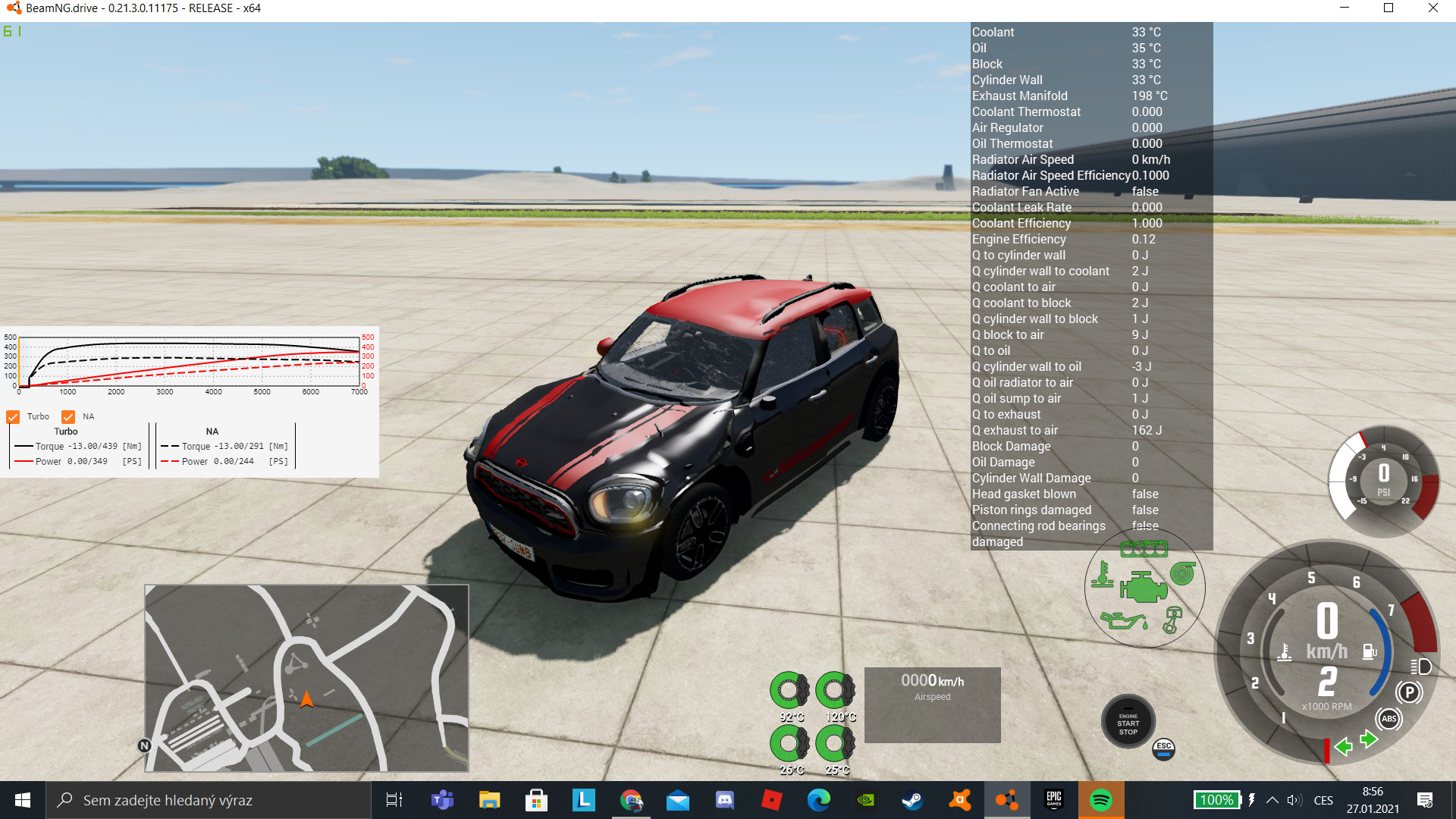Click the parking brake P indicator
This screenshot has height=819, width=1456.
point(1408,692)
